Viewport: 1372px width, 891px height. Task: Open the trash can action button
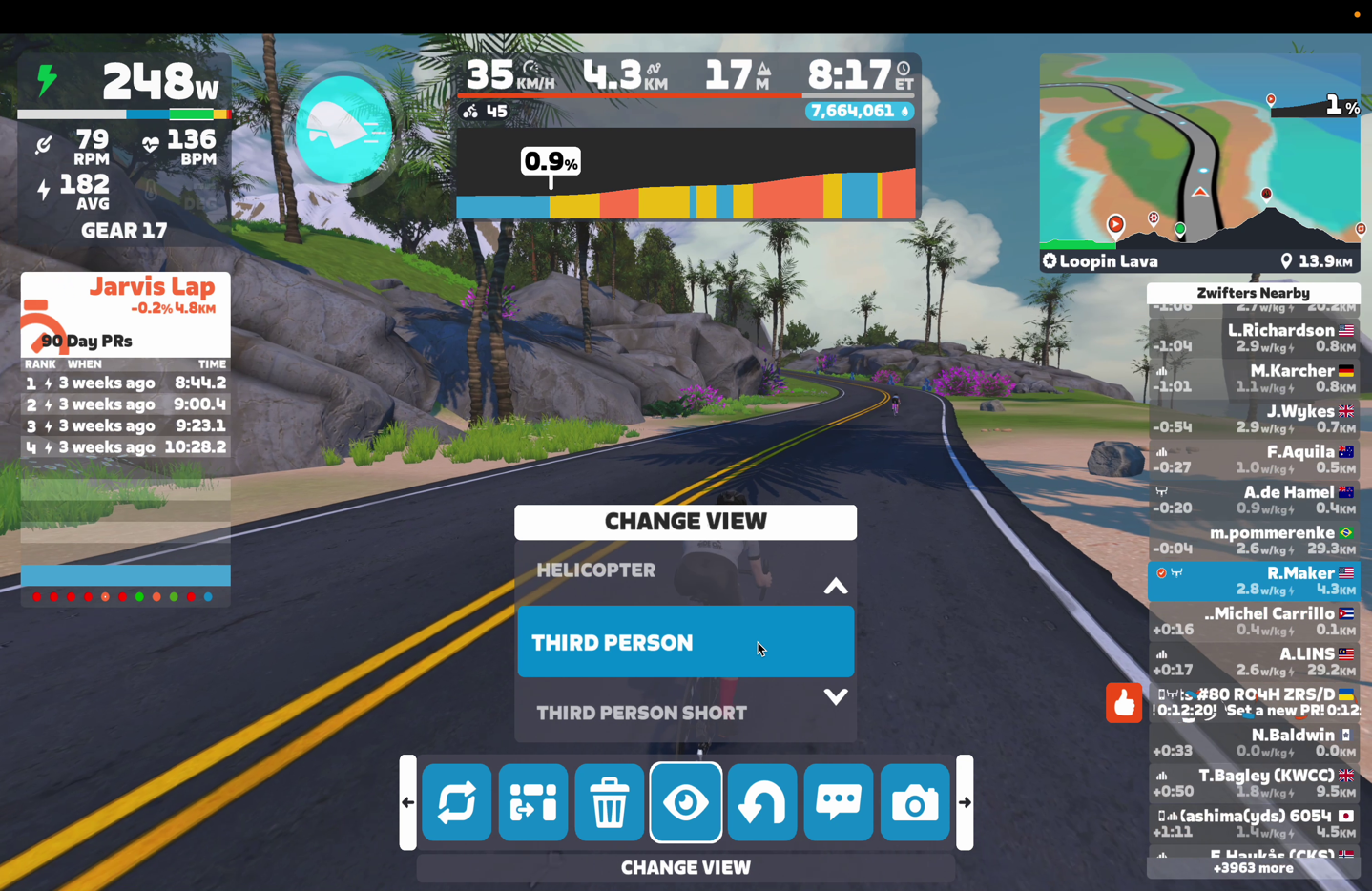point(610,803)
